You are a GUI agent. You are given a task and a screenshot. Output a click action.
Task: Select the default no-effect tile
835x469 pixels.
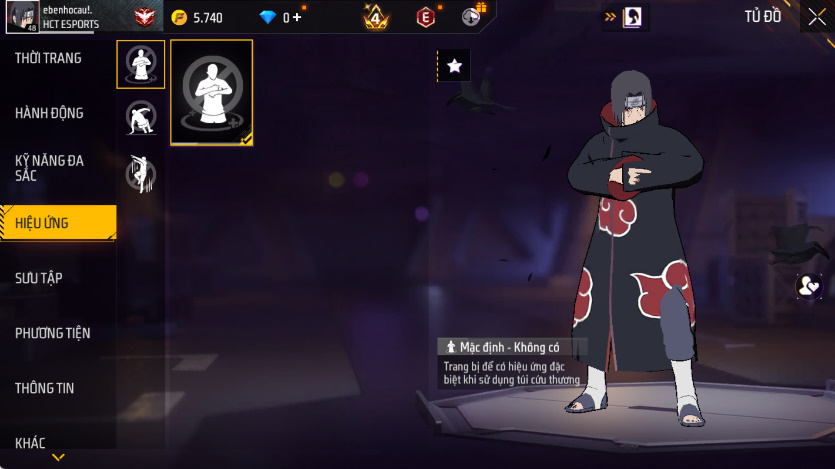click(212, 93)
